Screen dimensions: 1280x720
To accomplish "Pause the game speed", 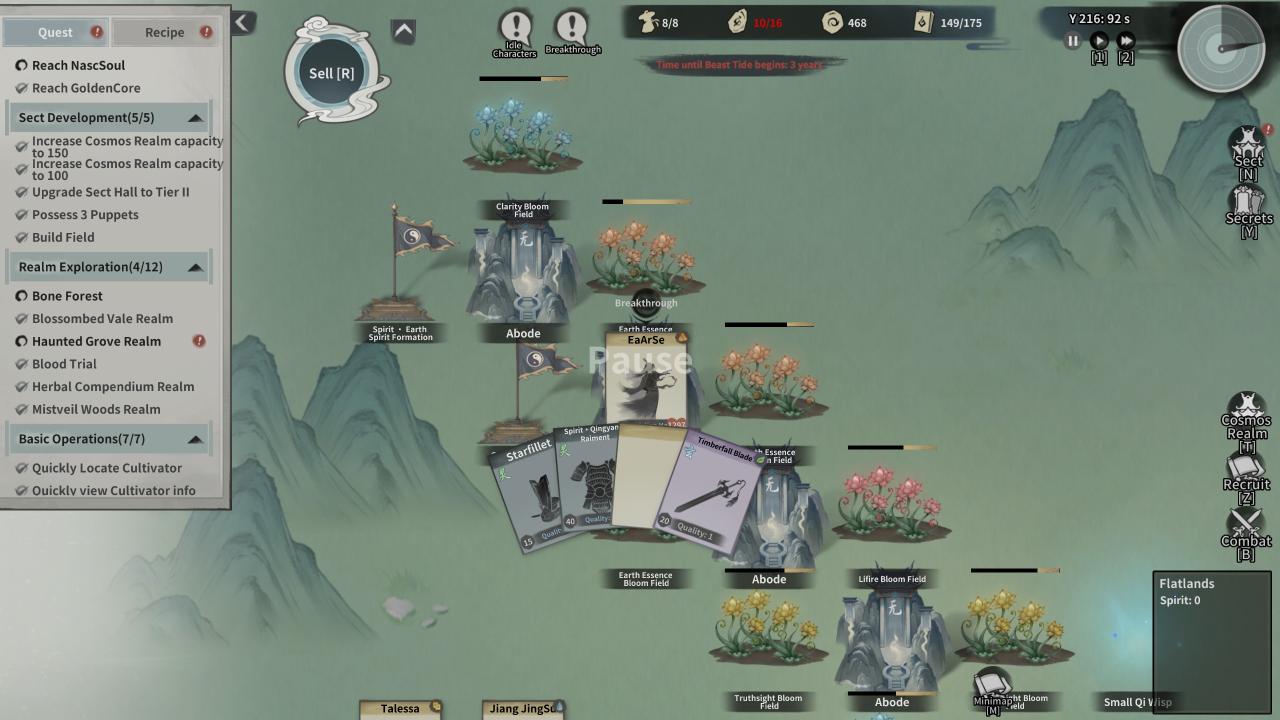I will click(x=1073, y=41).
